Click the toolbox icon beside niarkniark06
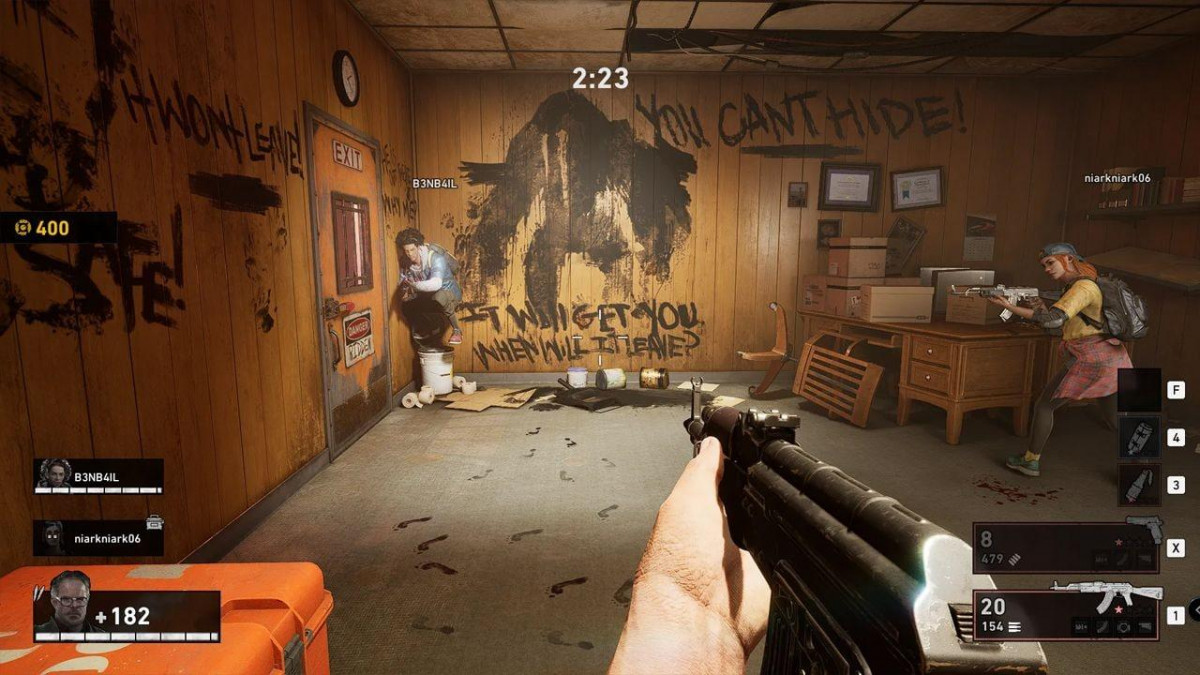 pyautogui.click(x=154, y=521)
